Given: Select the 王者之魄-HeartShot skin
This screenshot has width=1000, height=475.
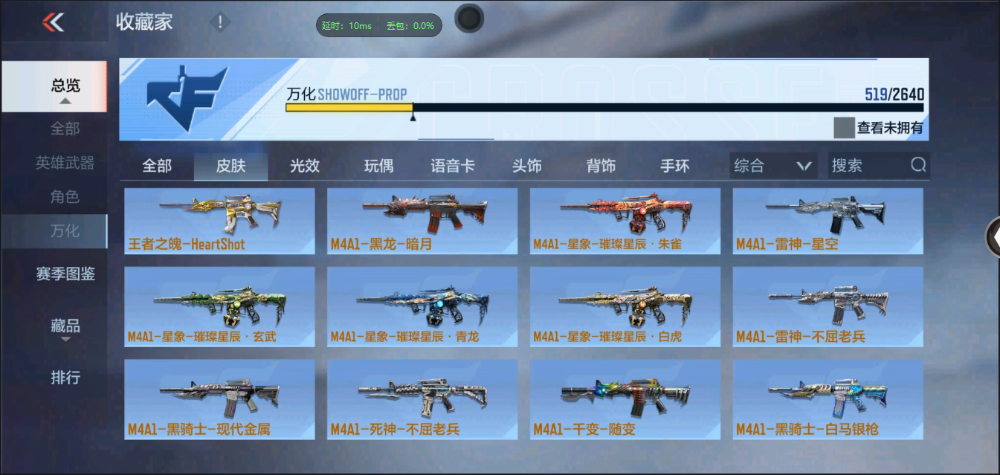Looking at the screenshot, I should pos(219,221).
